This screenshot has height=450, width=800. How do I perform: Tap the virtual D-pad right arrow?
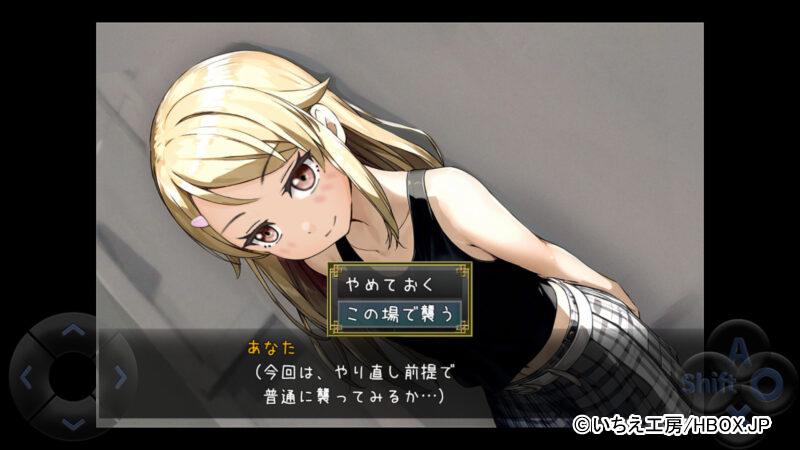tap(120, 377)
